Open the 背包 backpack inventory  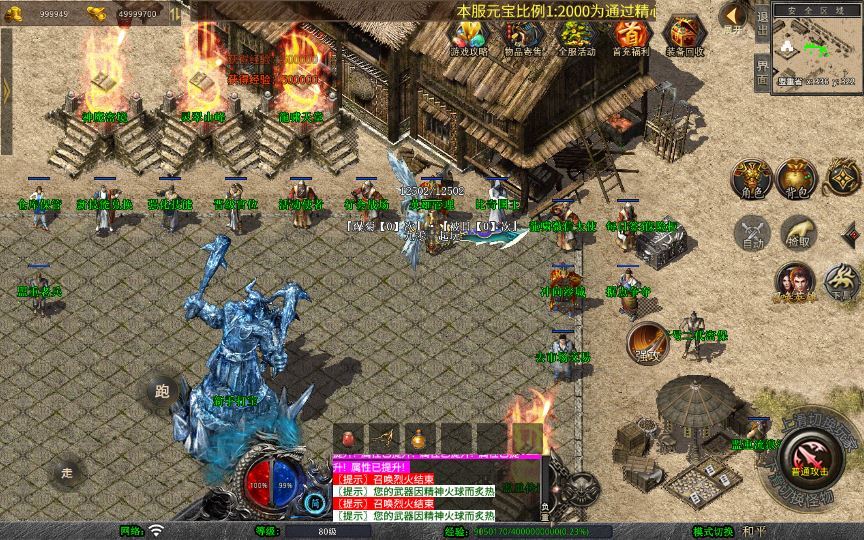(797, 177)
